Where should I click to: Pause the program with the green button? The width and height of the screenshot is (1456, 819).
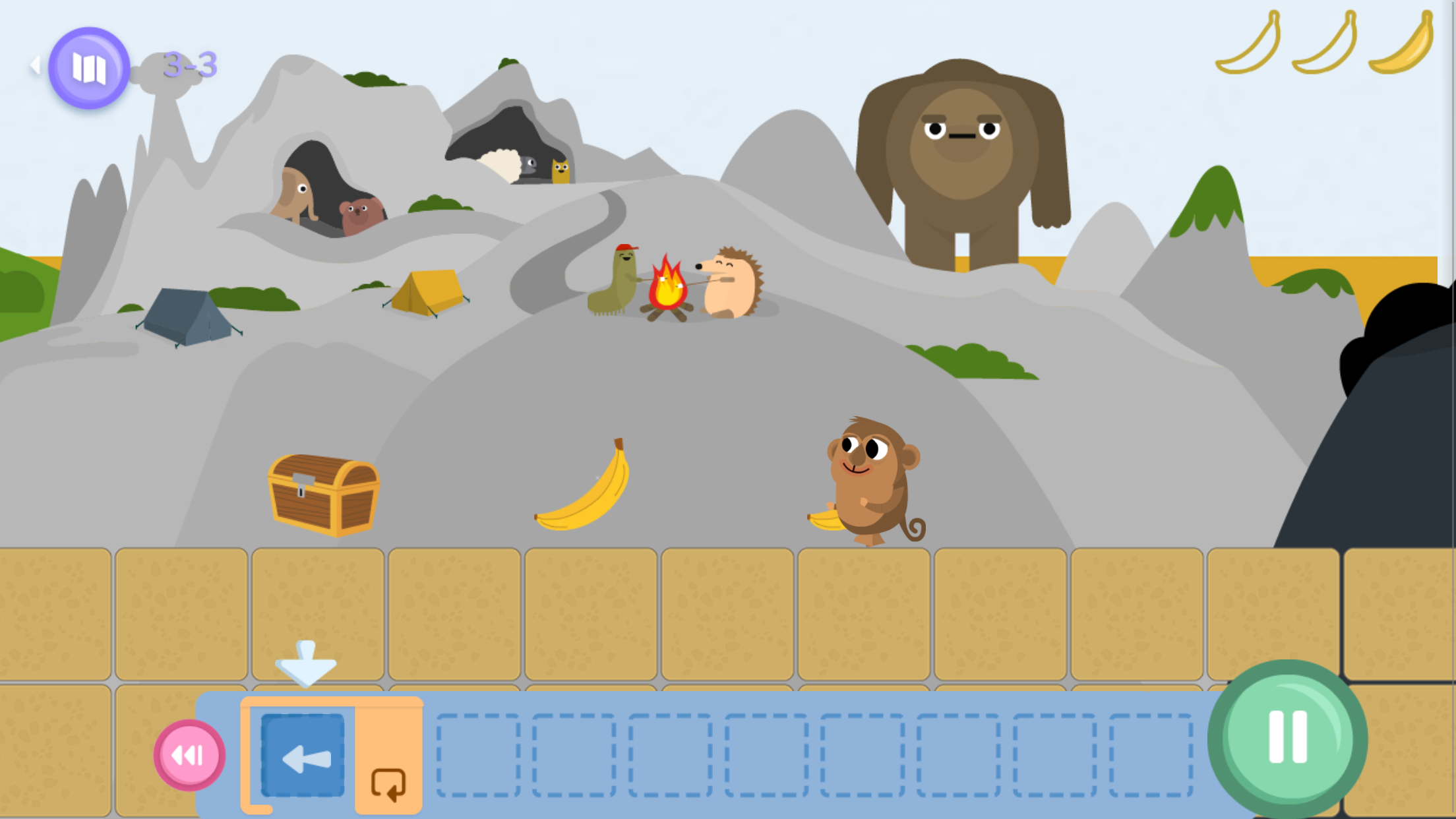point(1287,738)
